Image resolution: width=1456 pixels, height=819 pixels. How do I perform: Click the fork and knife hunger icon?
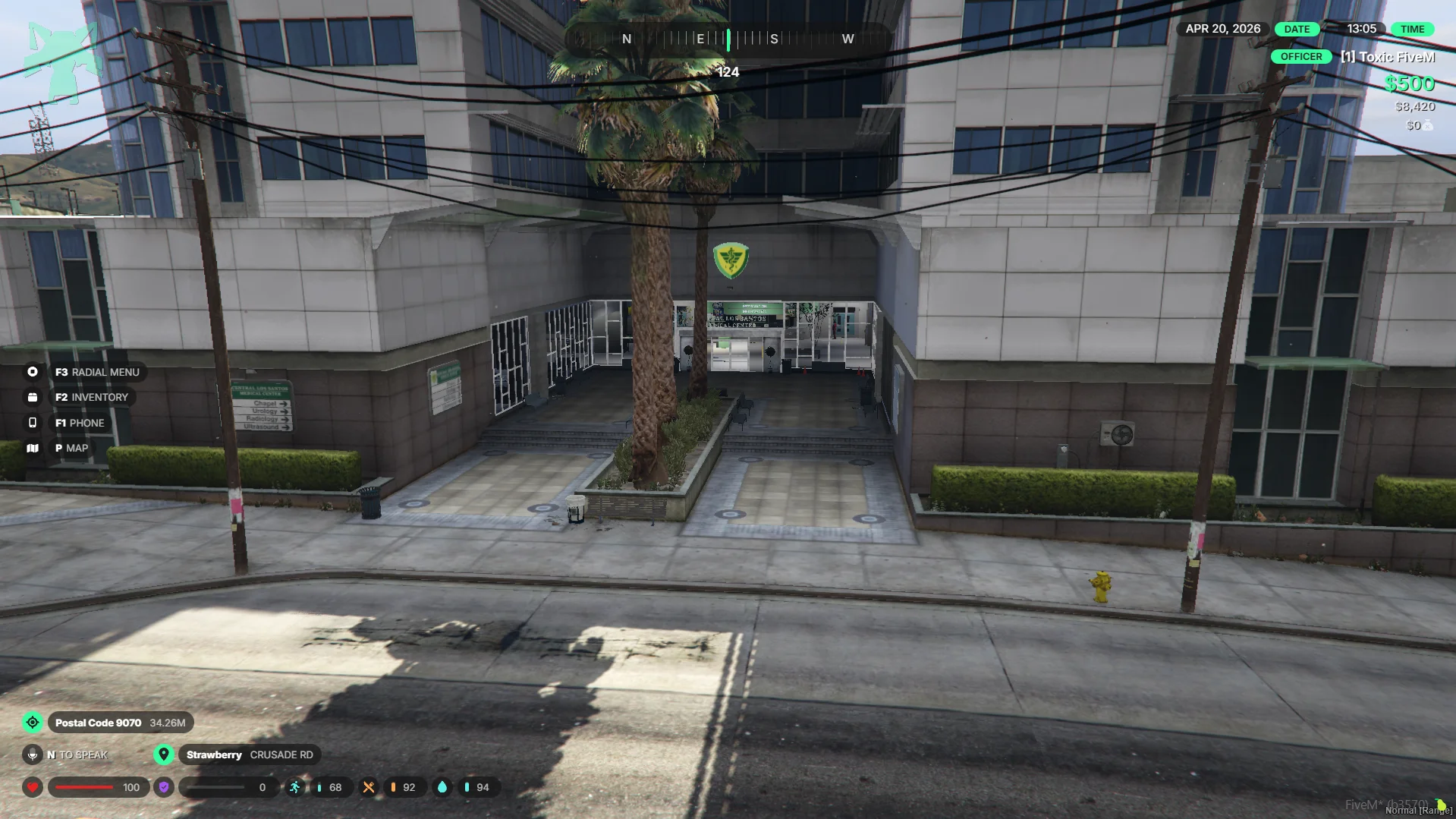(x=369, y=787)
